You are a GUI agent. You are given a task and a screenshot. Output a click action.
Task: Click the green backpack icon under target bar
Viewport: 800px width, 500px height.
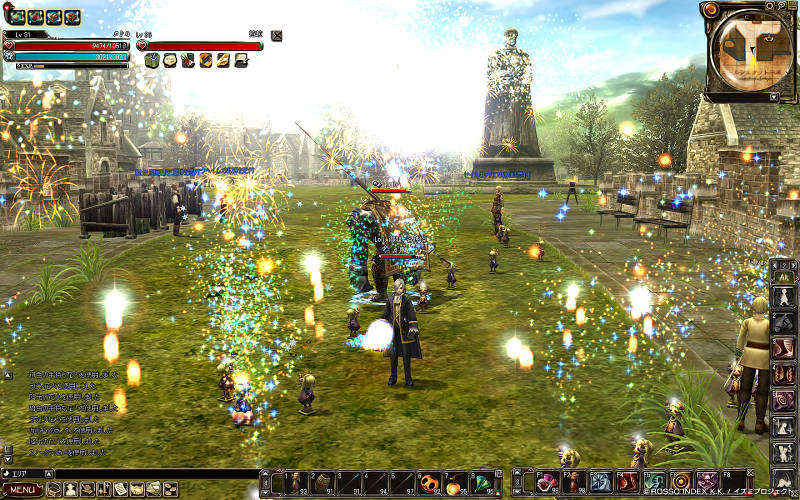(153, 60)
